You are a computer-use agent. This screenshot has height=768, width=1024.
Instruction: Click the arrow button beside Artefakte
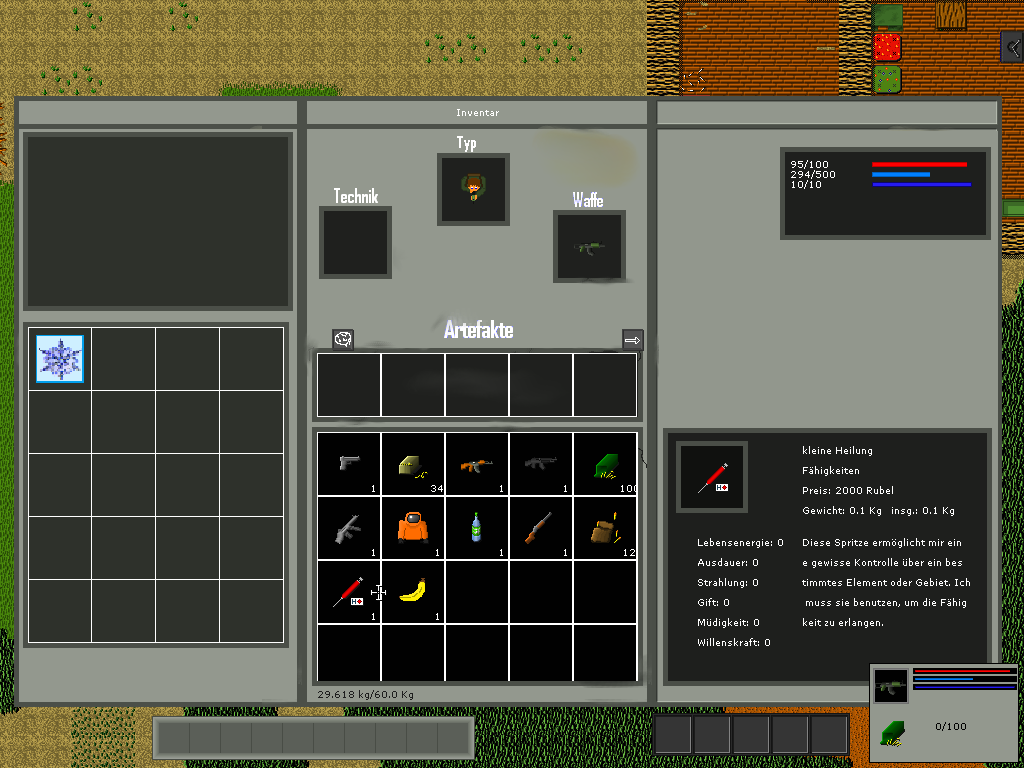632,340
